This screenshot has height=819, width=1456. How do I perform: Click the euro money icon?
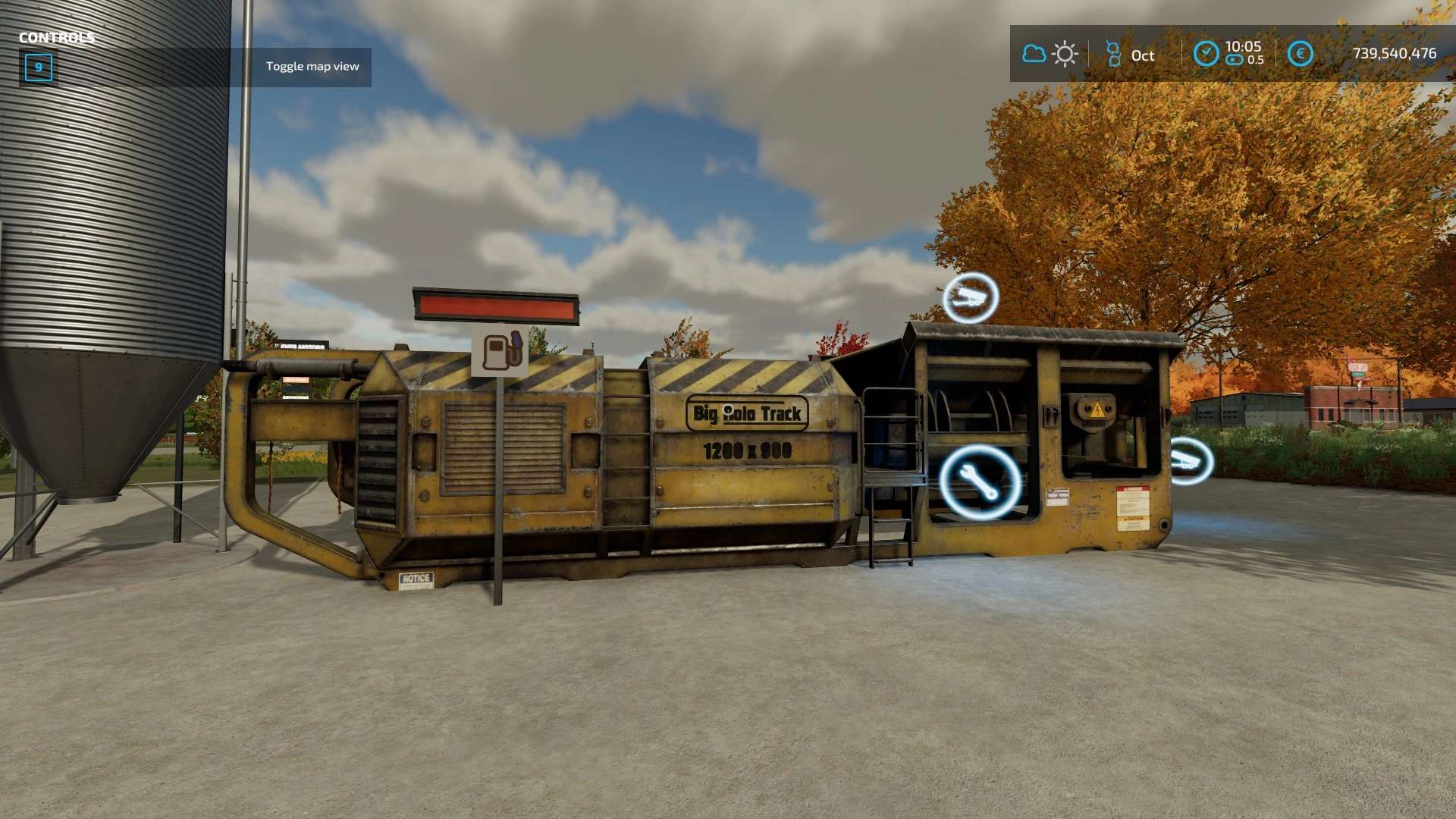1300,54
